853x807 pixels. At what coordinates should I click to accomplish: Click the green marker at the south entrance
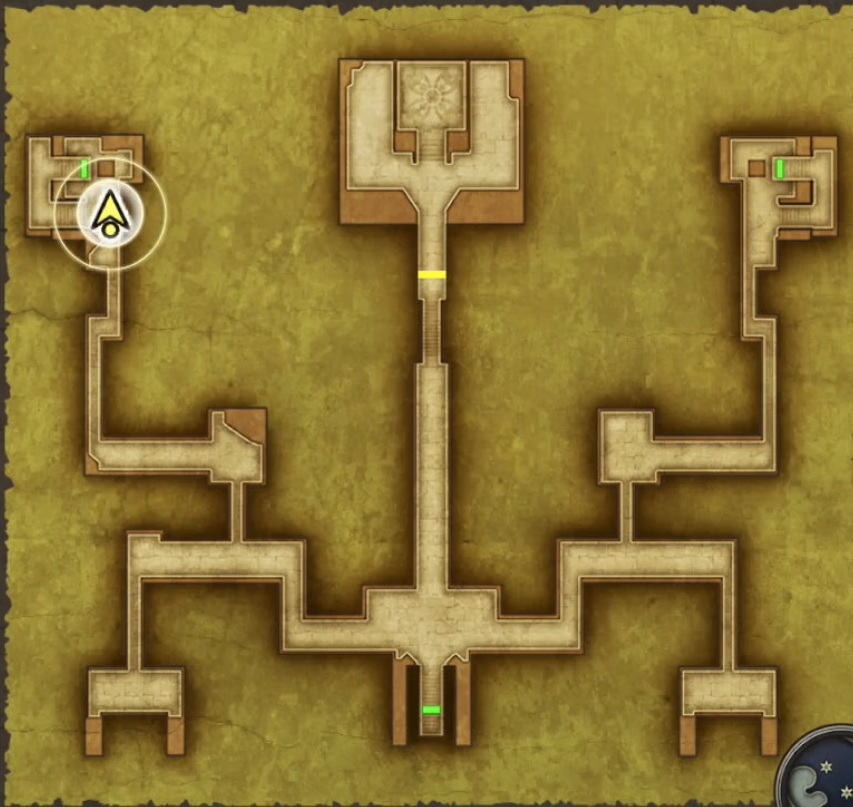(x=431, y=710)
